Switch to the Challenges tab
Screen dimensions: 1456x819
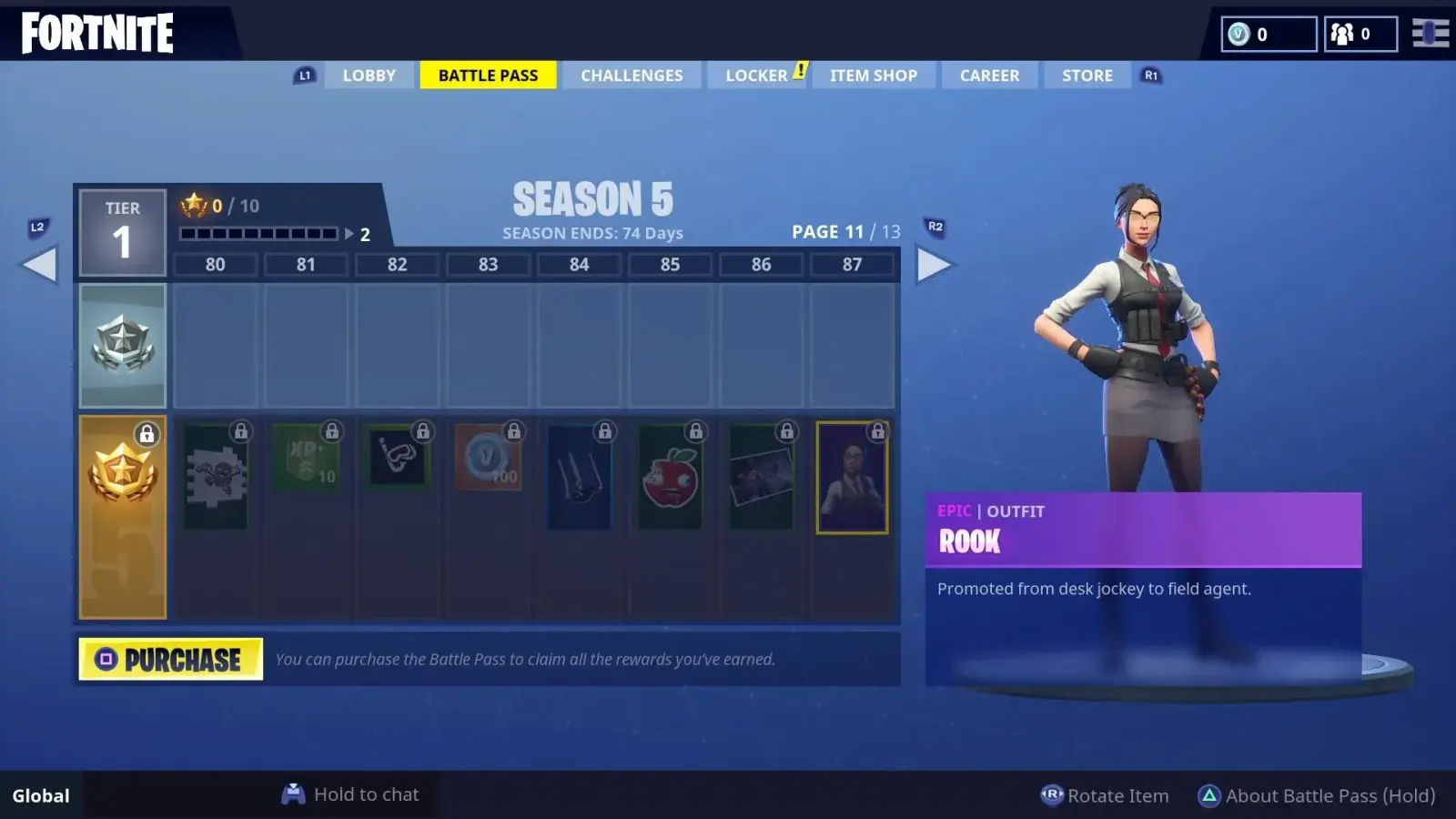click(632, 75)
